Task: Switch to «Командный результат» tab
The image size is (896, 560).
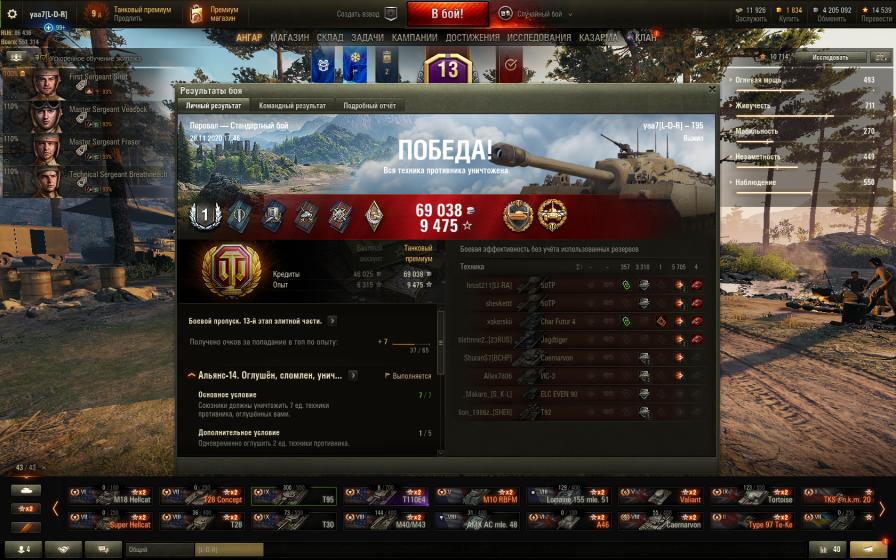Action: (x=292, y=105)
